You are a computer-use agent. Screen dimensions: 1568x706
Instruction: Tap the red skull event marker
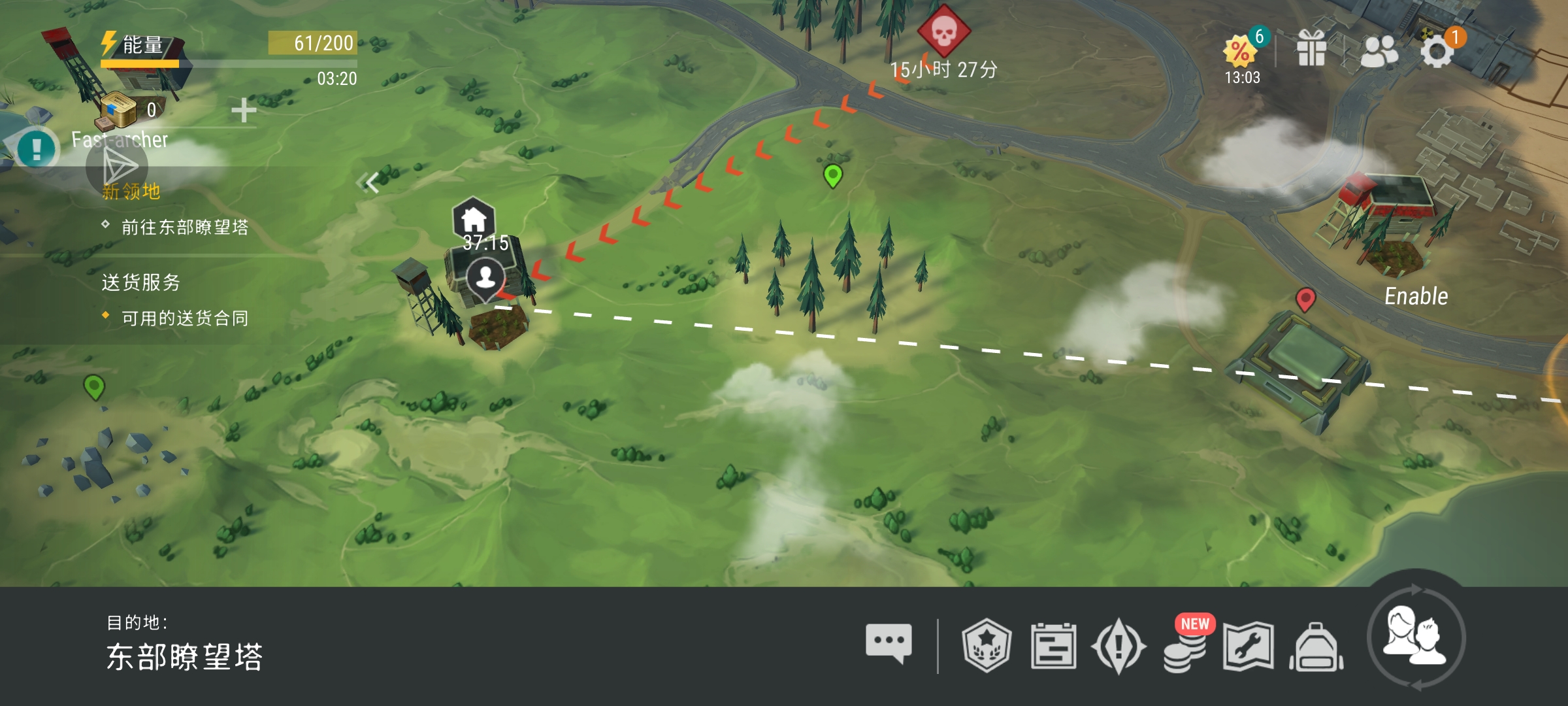click(x=944, y=31)
